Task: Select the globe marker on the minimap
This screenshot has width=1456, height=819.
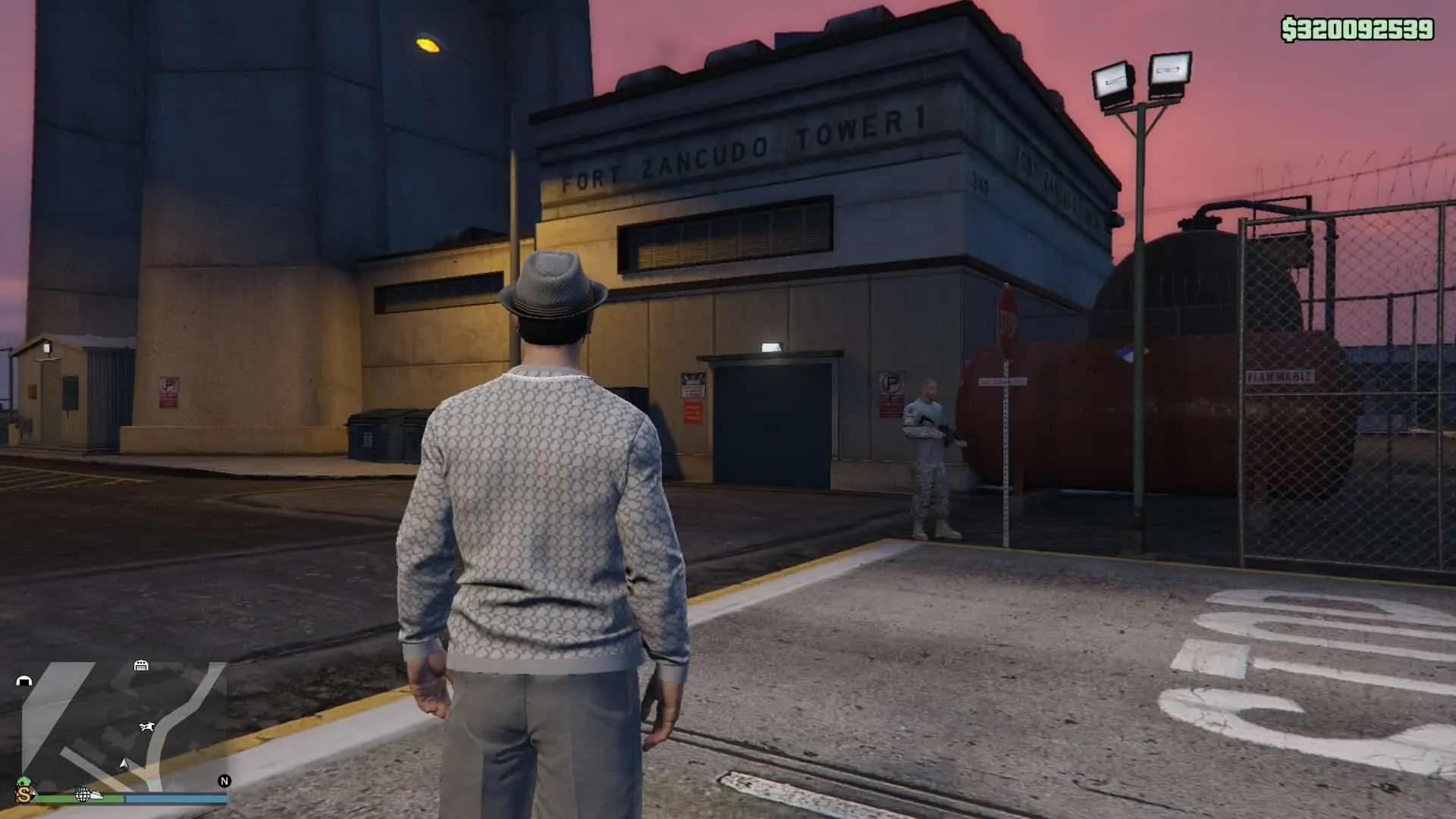Action: [82, 795]
